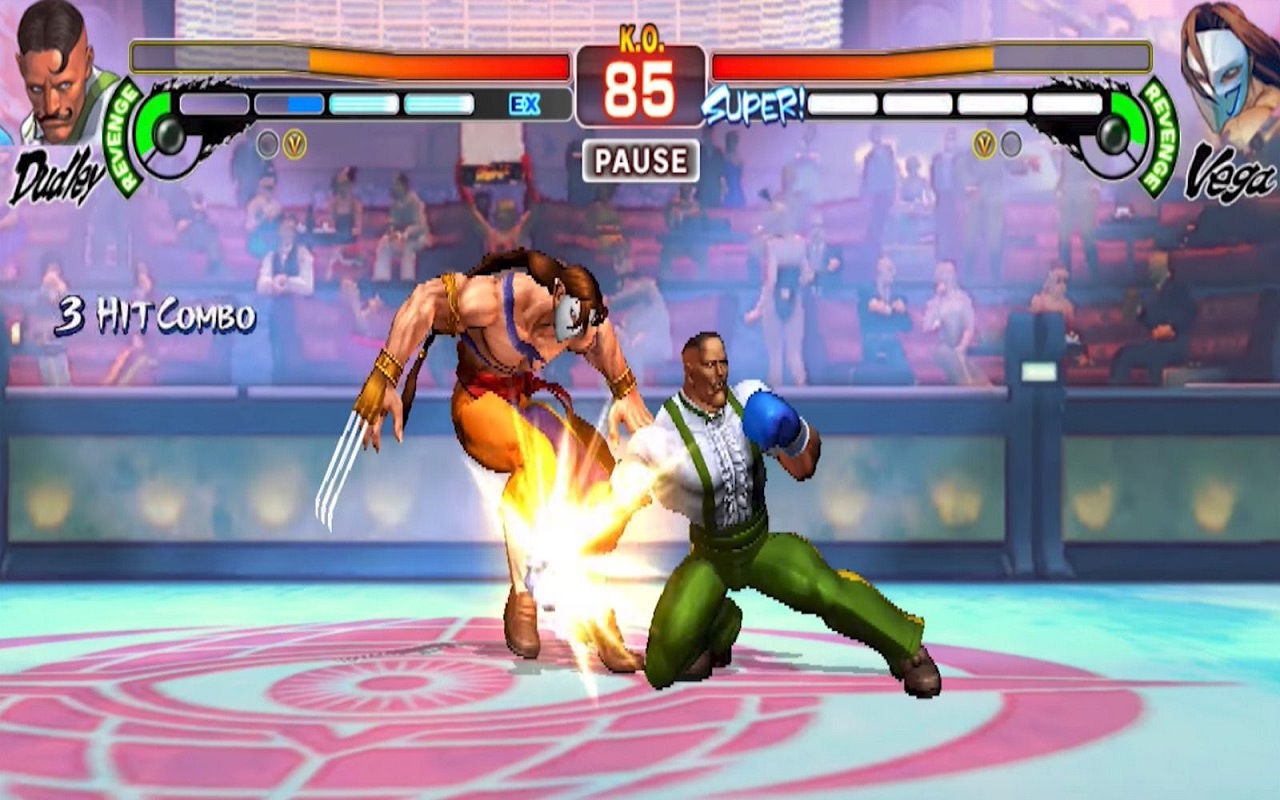Tap the PAUSE button
Viewport: 1280px width, 800px height.
[x=640, y=161]
